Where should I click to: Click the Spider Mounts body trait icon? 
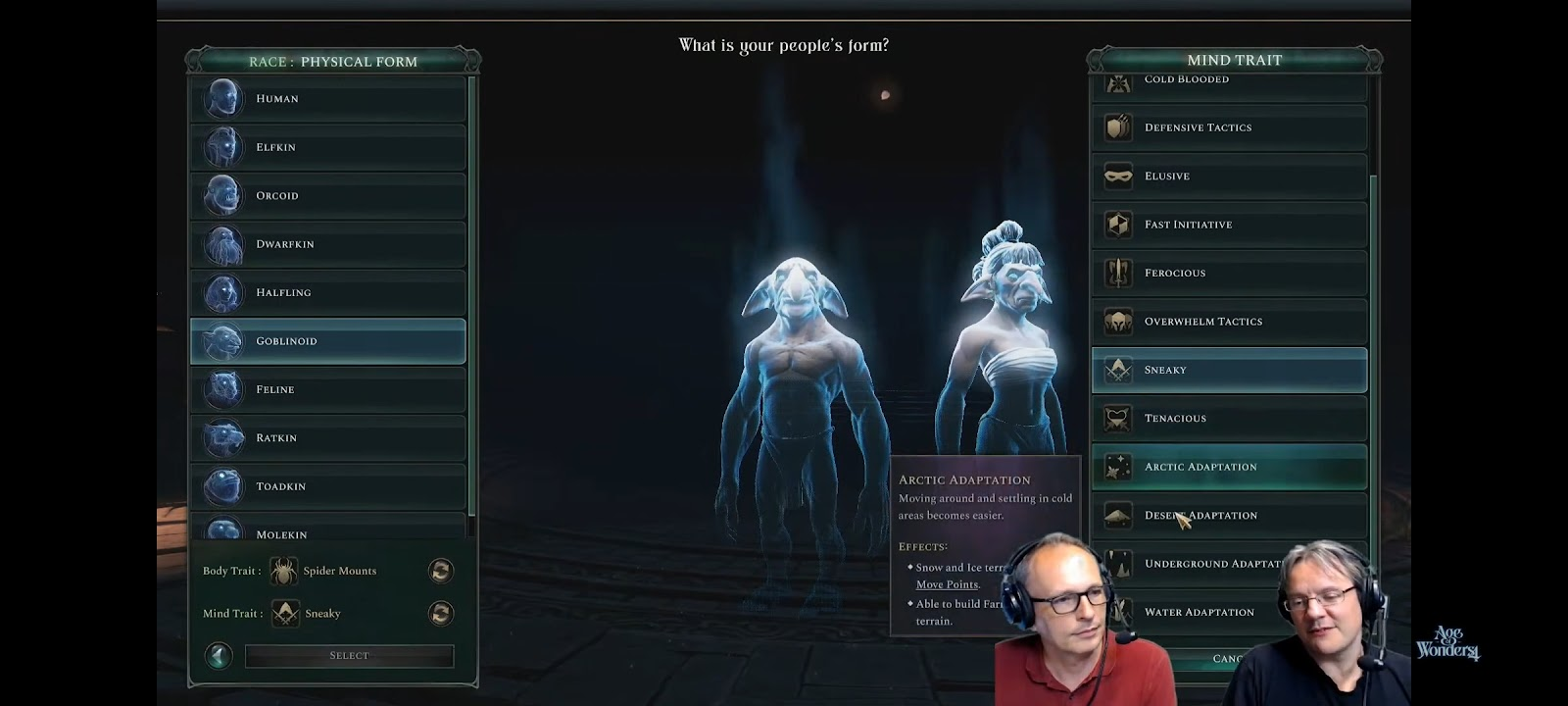click(283, 570)
